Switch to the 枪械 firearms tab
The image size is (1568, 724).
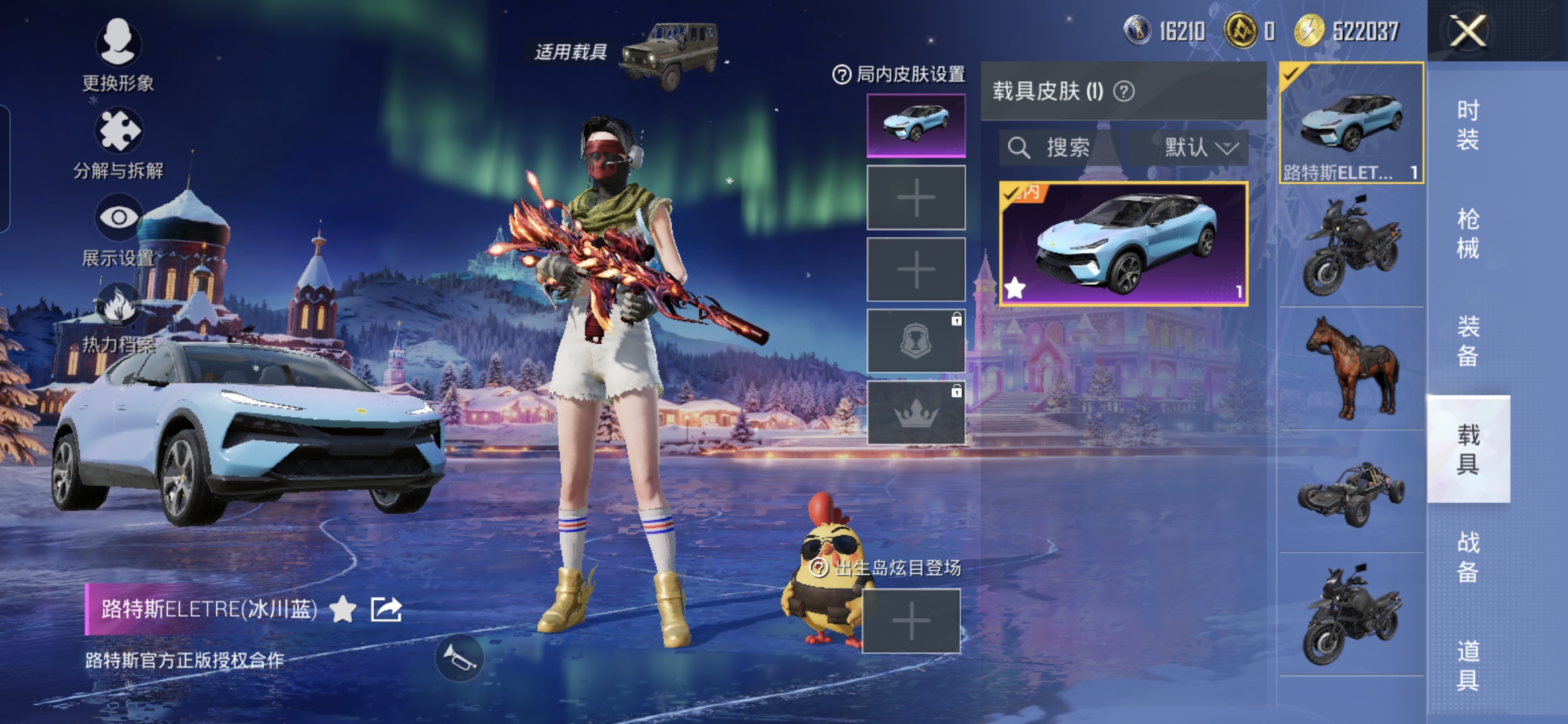pos(1467,233)
